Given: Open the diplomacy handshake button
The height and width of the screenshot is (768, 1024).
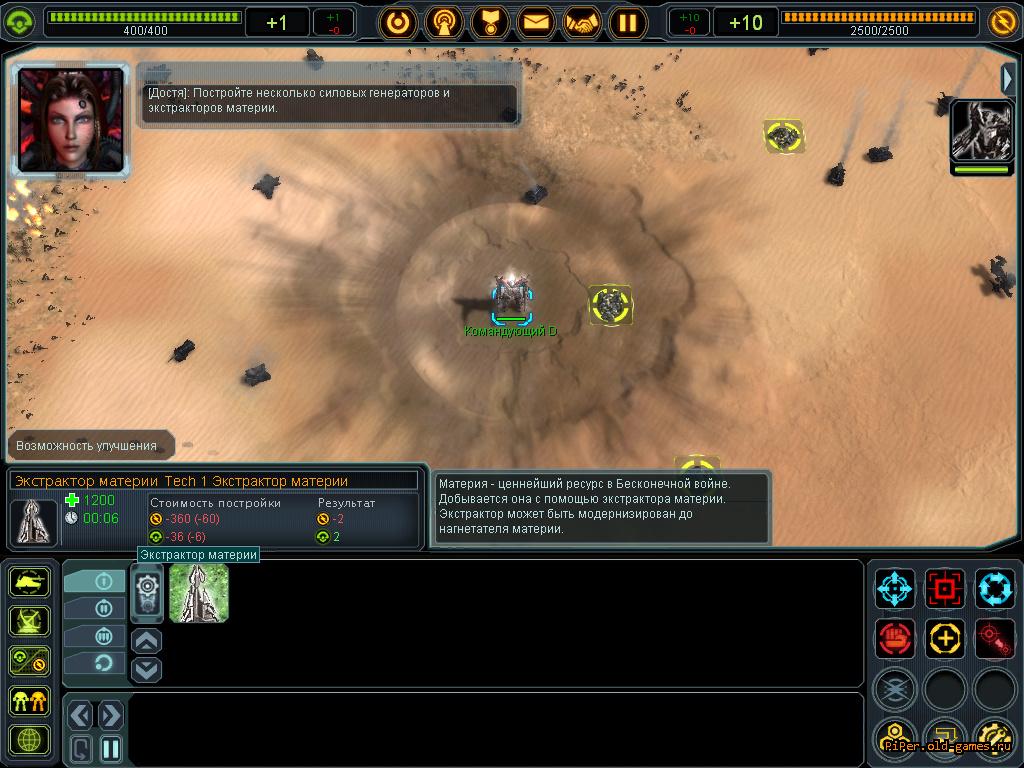Looking at the screenshot, I should click(x=582, y=22).
